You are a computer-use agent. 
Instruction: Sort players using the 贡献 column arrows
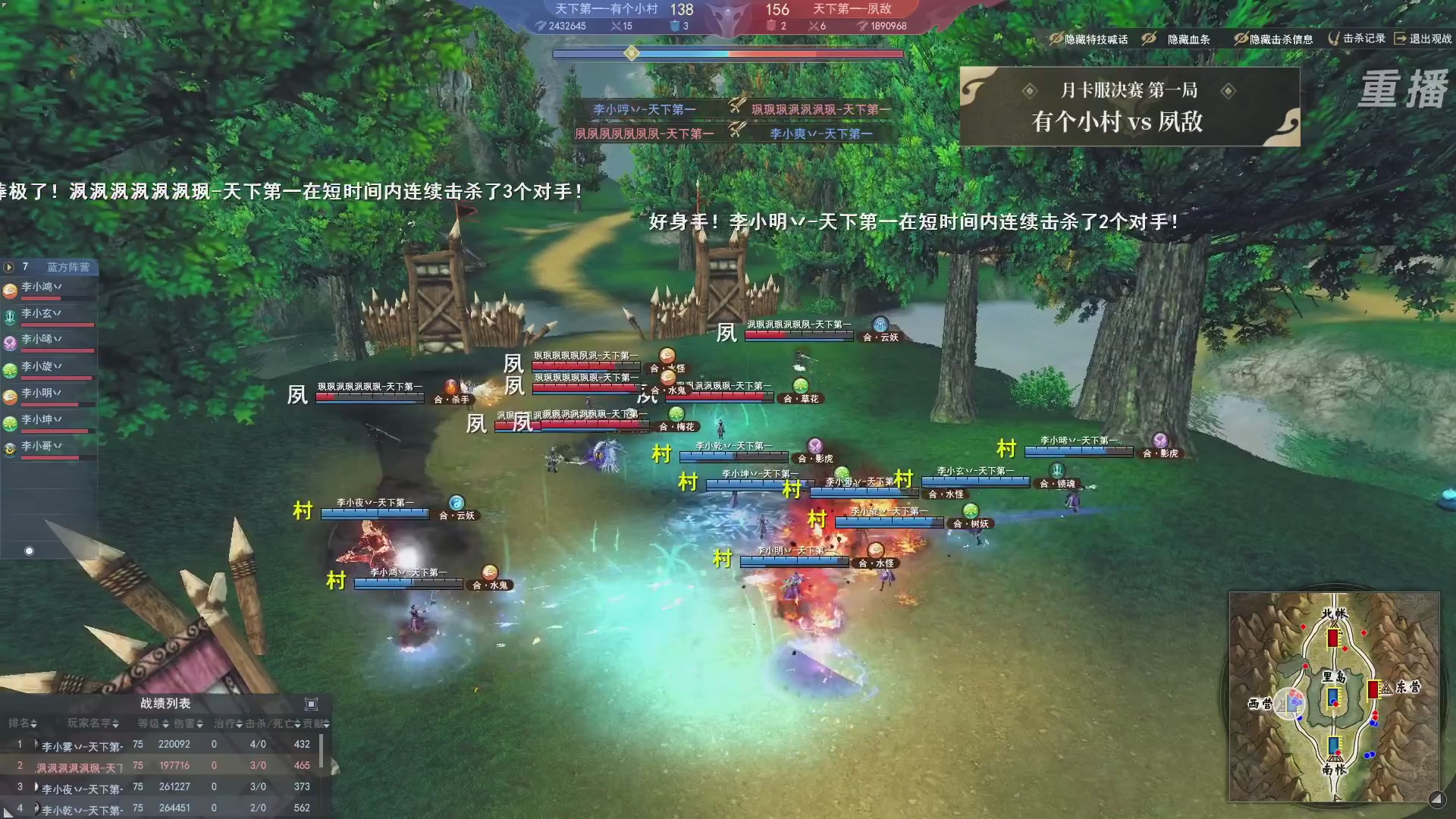[x=325, y=723]
